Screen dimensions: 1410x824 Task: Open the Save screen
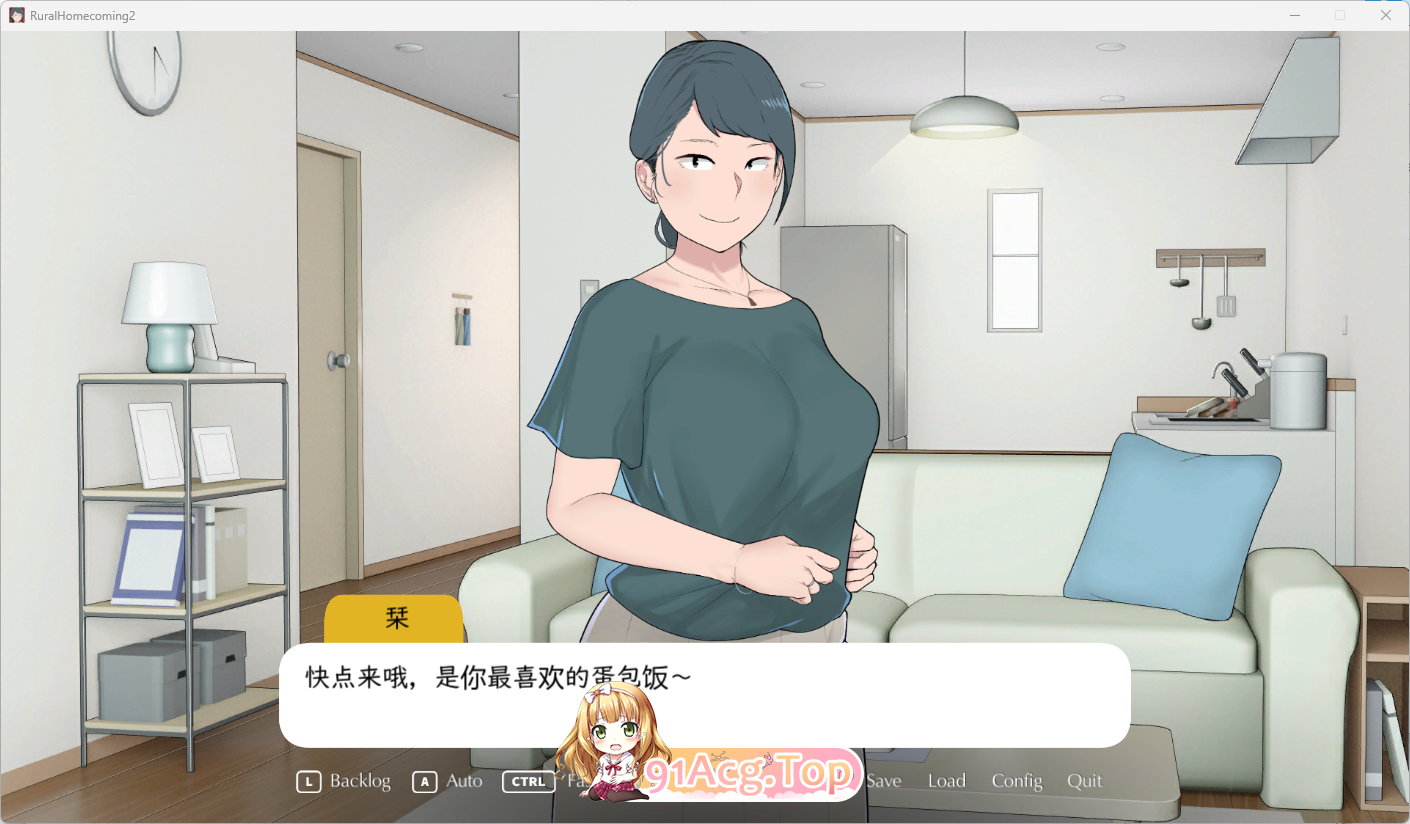[884, 781]
